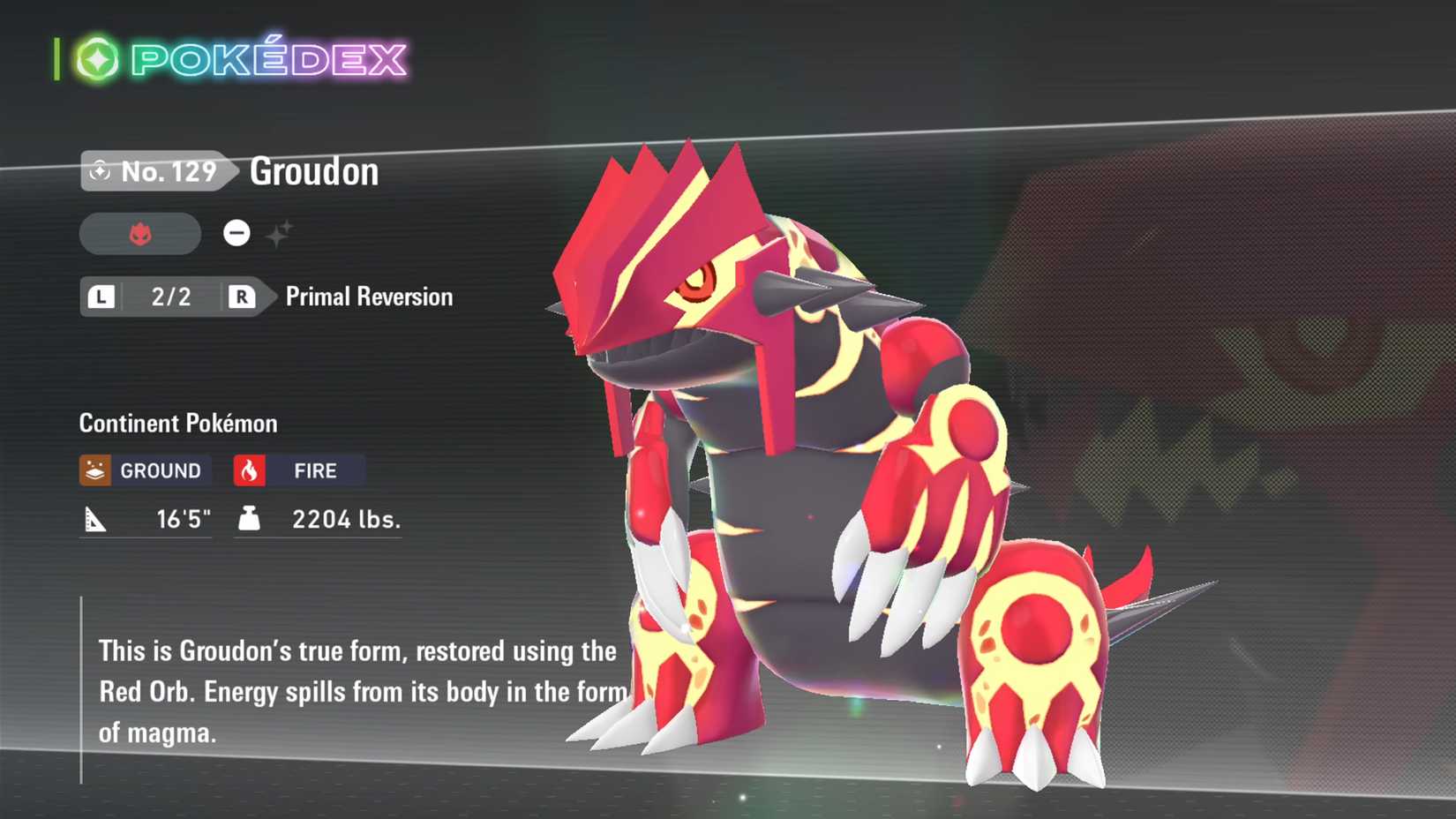Expand the Primal Reversion form entry
1456x819 pixels.
click(x=366, y=297)
